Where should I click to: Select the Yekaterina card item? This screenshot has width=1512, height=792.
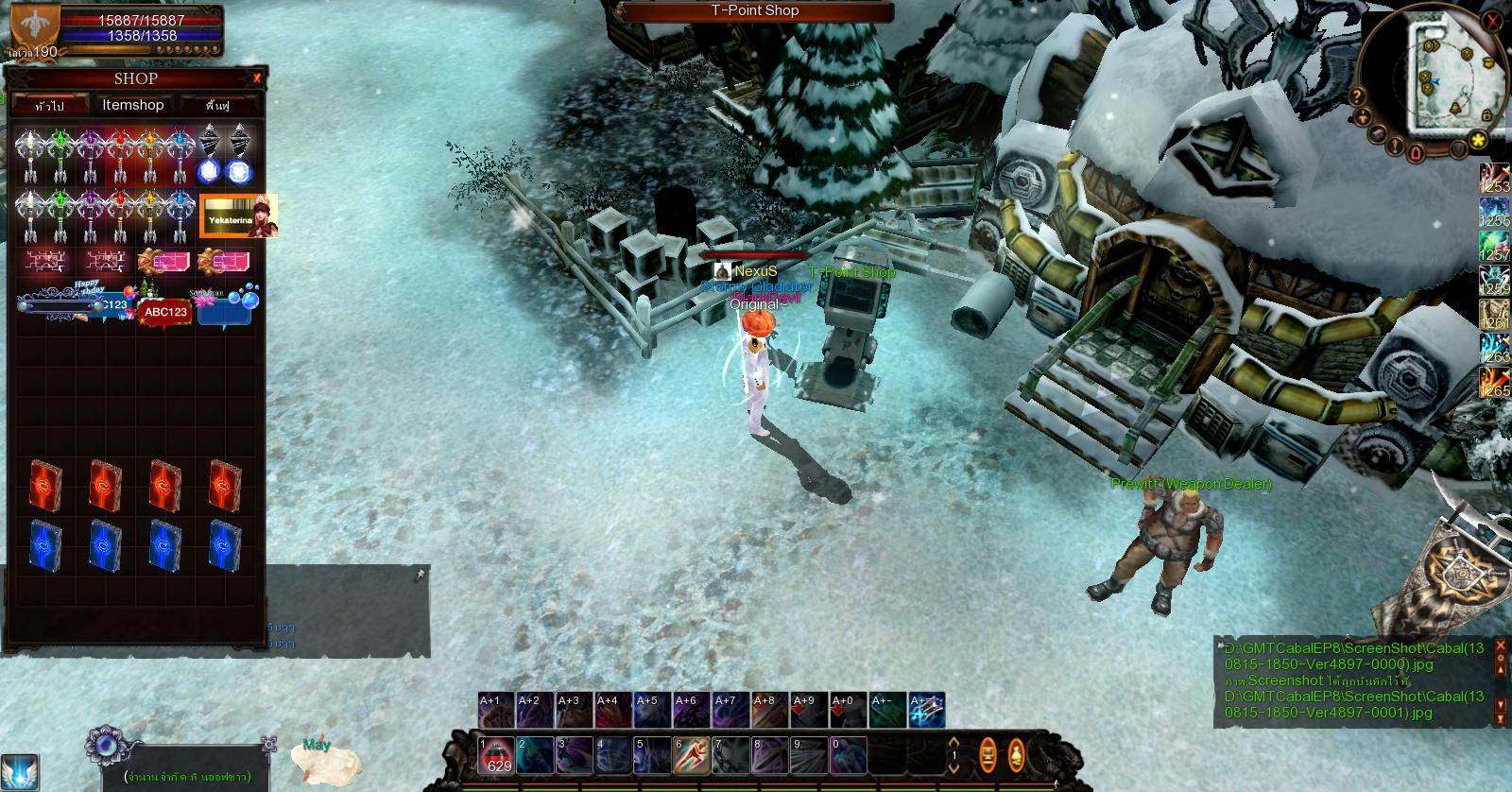click(x=239, y=215)
